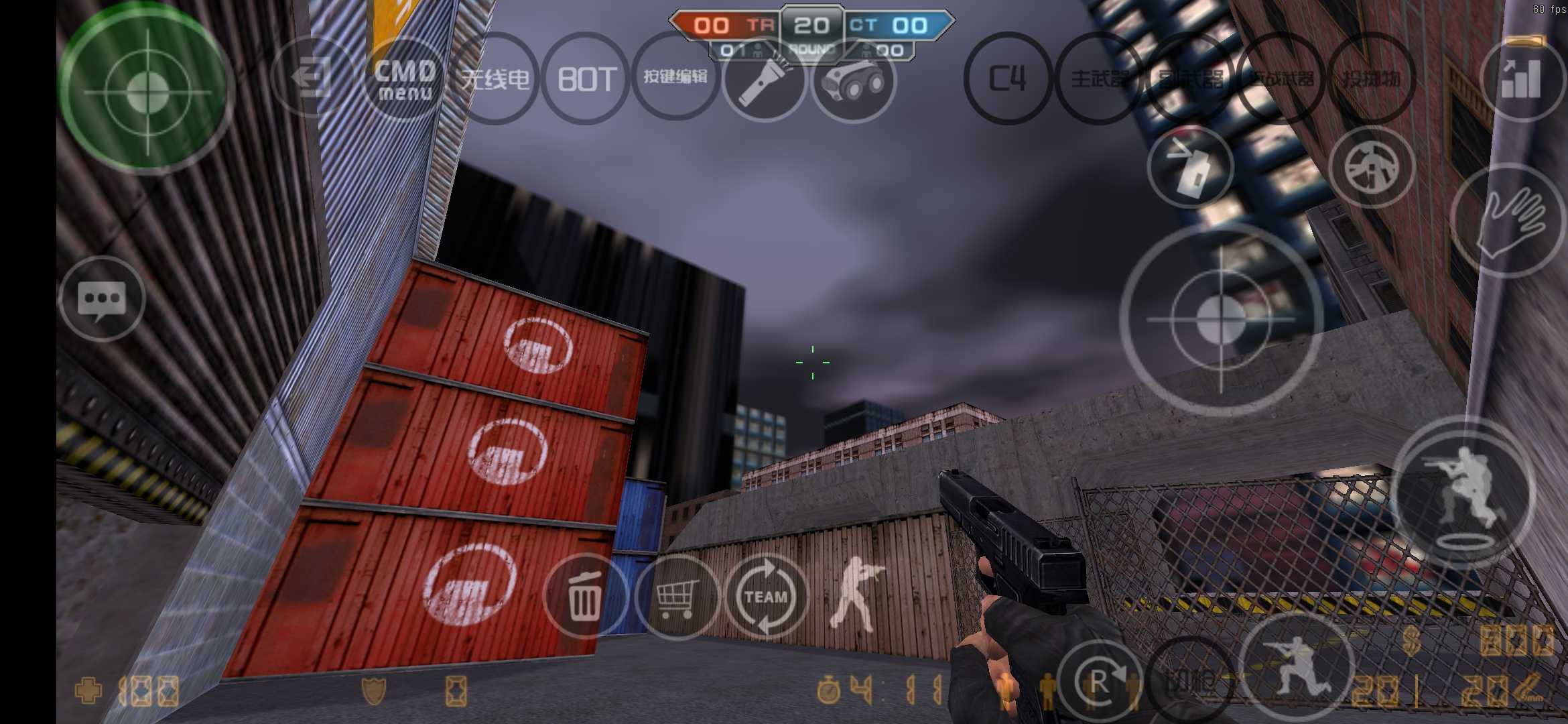This screenshot has width=1568, height=724.
Task: Tap the trash can drop button
Action: (585, 596)
